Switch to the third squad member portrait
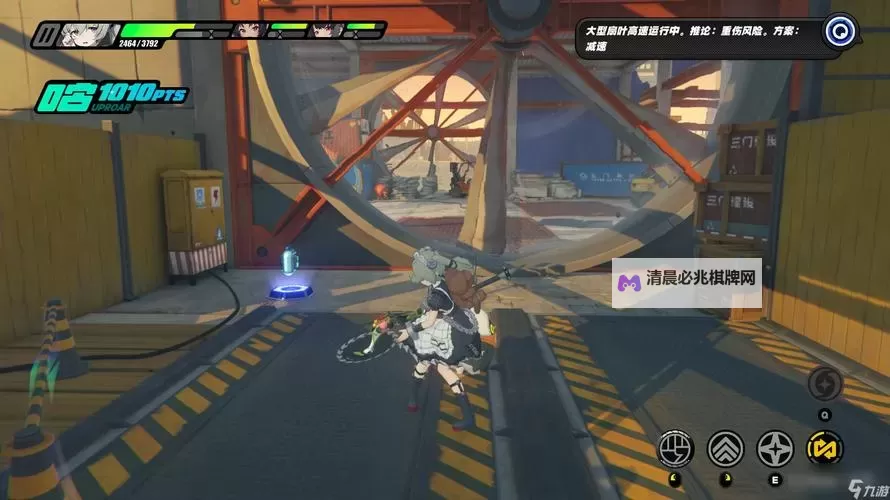This screenshot has width=890, height=500. click(x=323, y=30)
